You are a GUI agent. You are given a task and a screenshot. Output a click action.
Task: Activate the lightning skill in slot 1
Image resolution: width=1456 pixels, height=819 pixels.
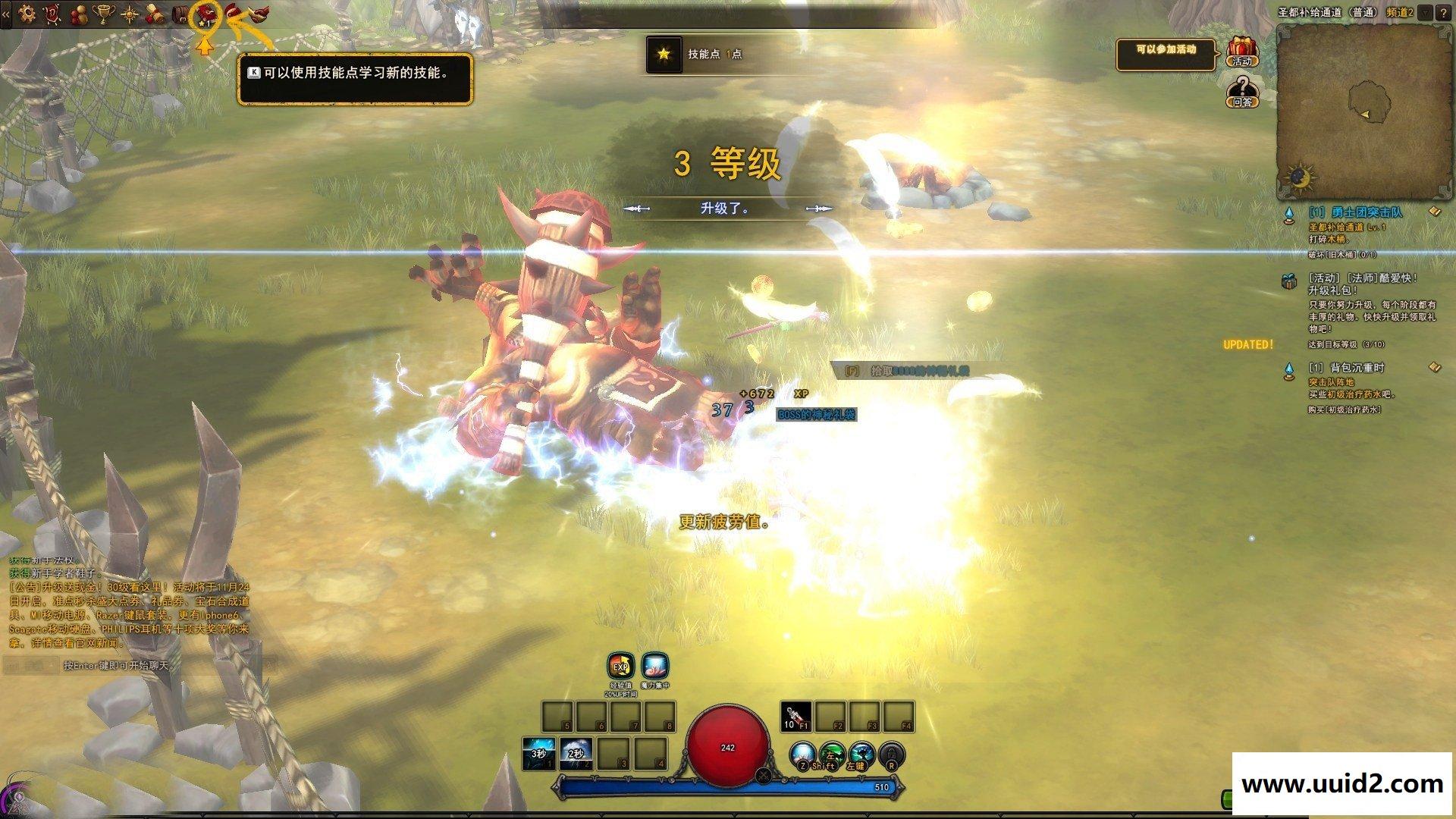[538, 753]
